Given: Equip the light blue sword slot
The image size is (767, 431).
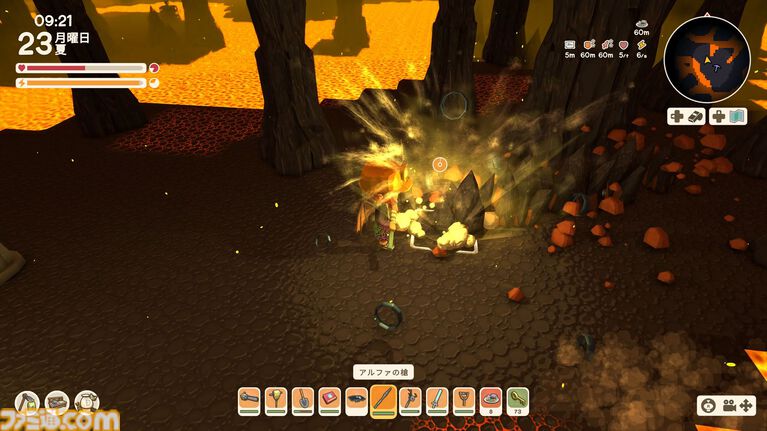Looking at the screenshot, I should 437,400.
